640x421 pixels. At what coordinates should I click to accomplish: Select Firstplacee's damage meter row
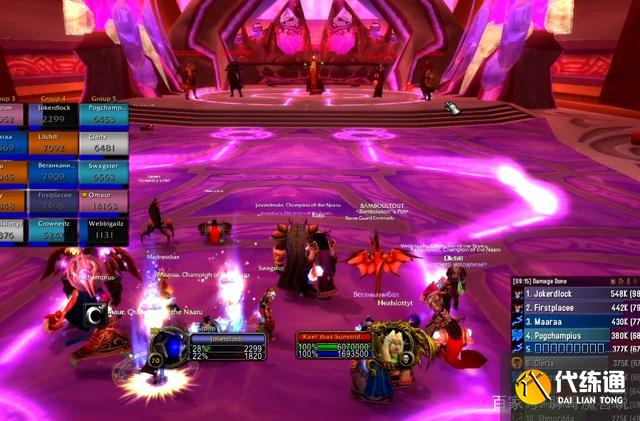pos(575,308)
